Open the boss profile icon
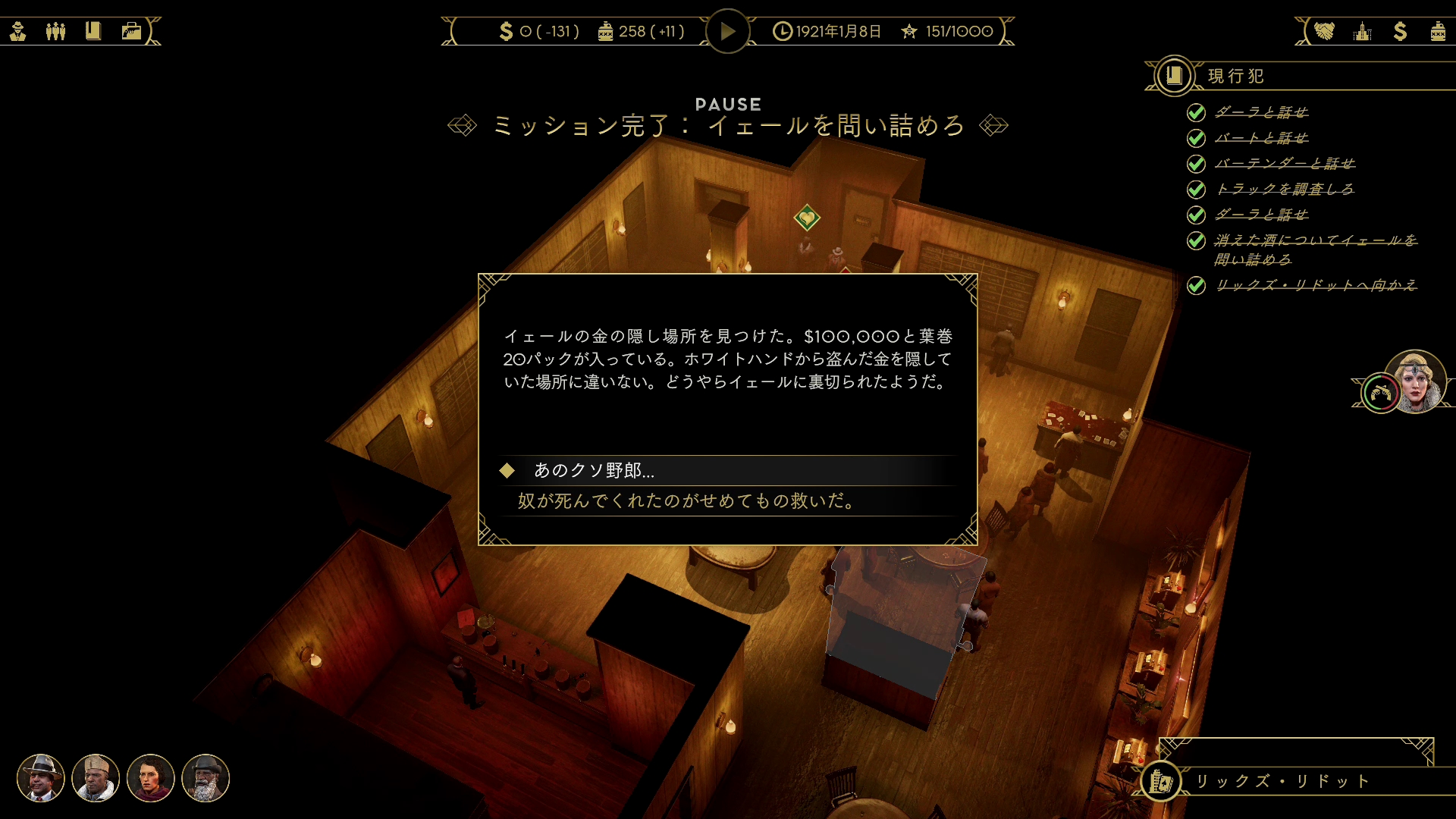 click(x=18, y=30)
